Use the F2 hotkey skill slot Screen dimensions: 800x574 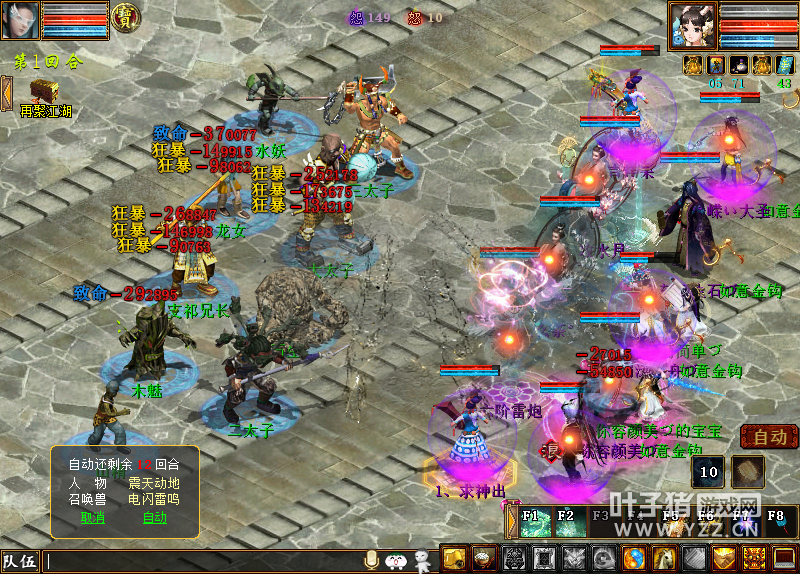coord(570,523)
